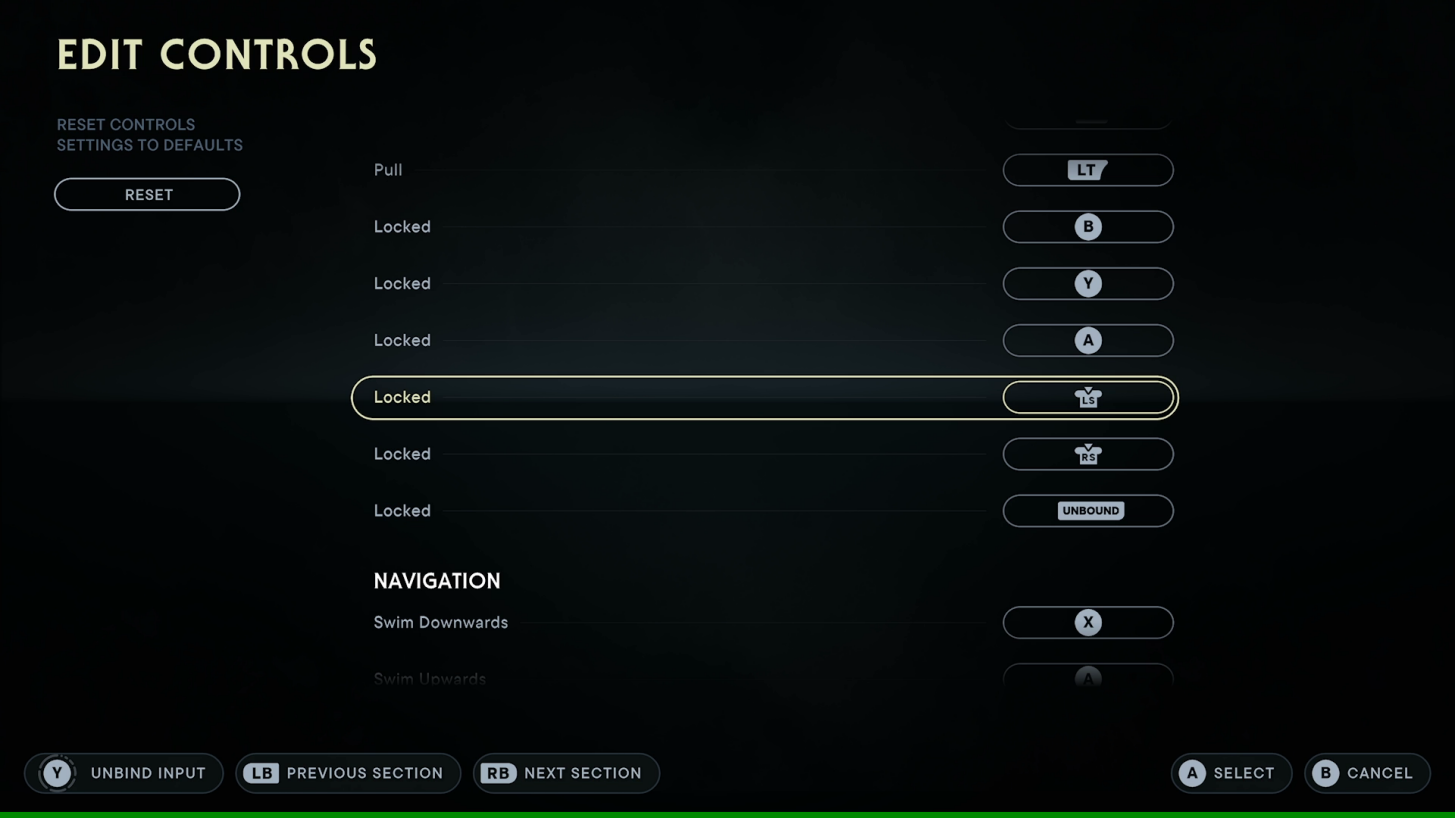Click the NAVIGATION section header
This screenshot has height=818, width=1455.
(437, 580)
